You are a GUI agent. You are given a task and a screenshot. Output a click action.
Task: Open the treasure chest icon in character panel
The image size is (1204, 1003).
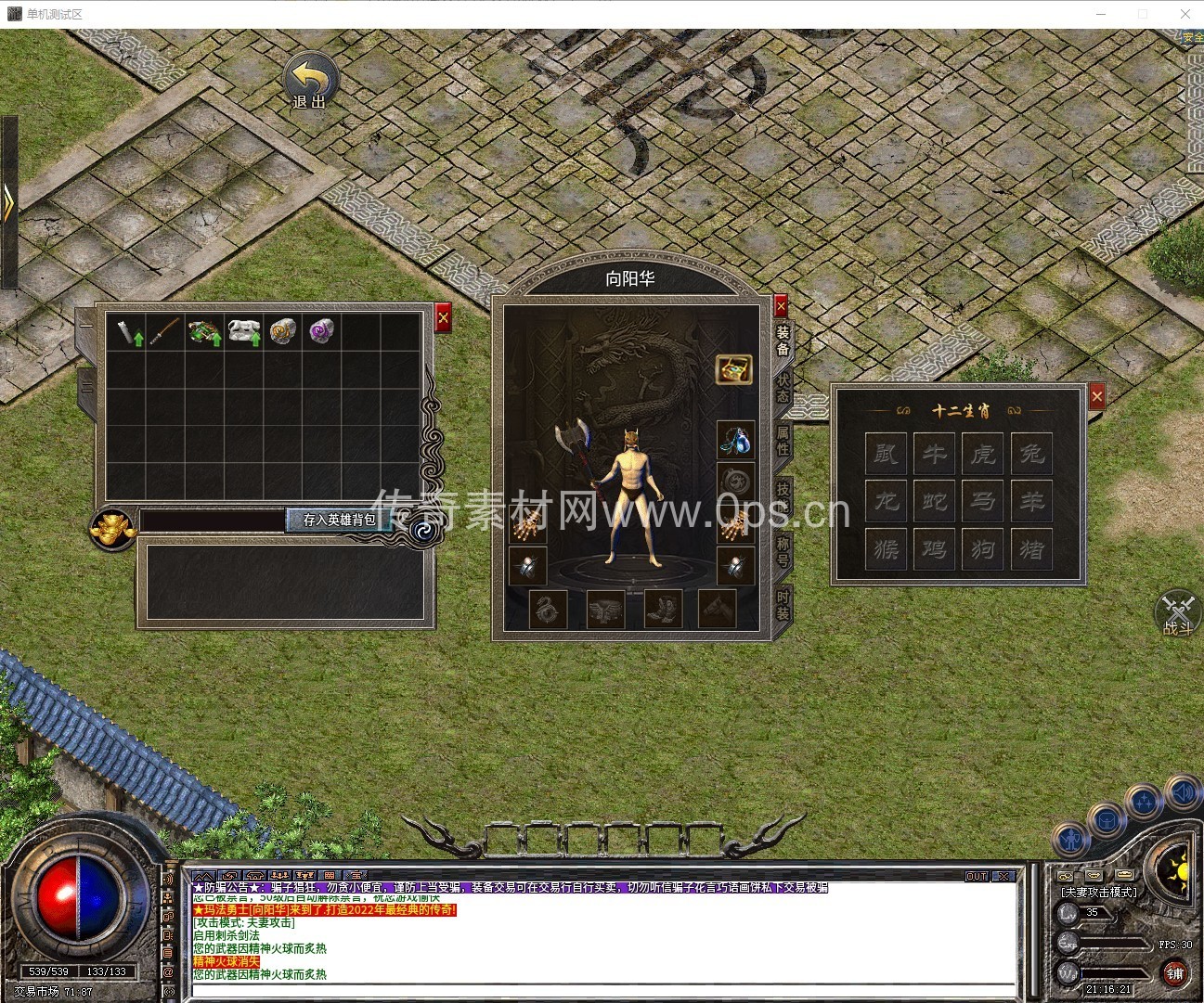coord(733,369)
